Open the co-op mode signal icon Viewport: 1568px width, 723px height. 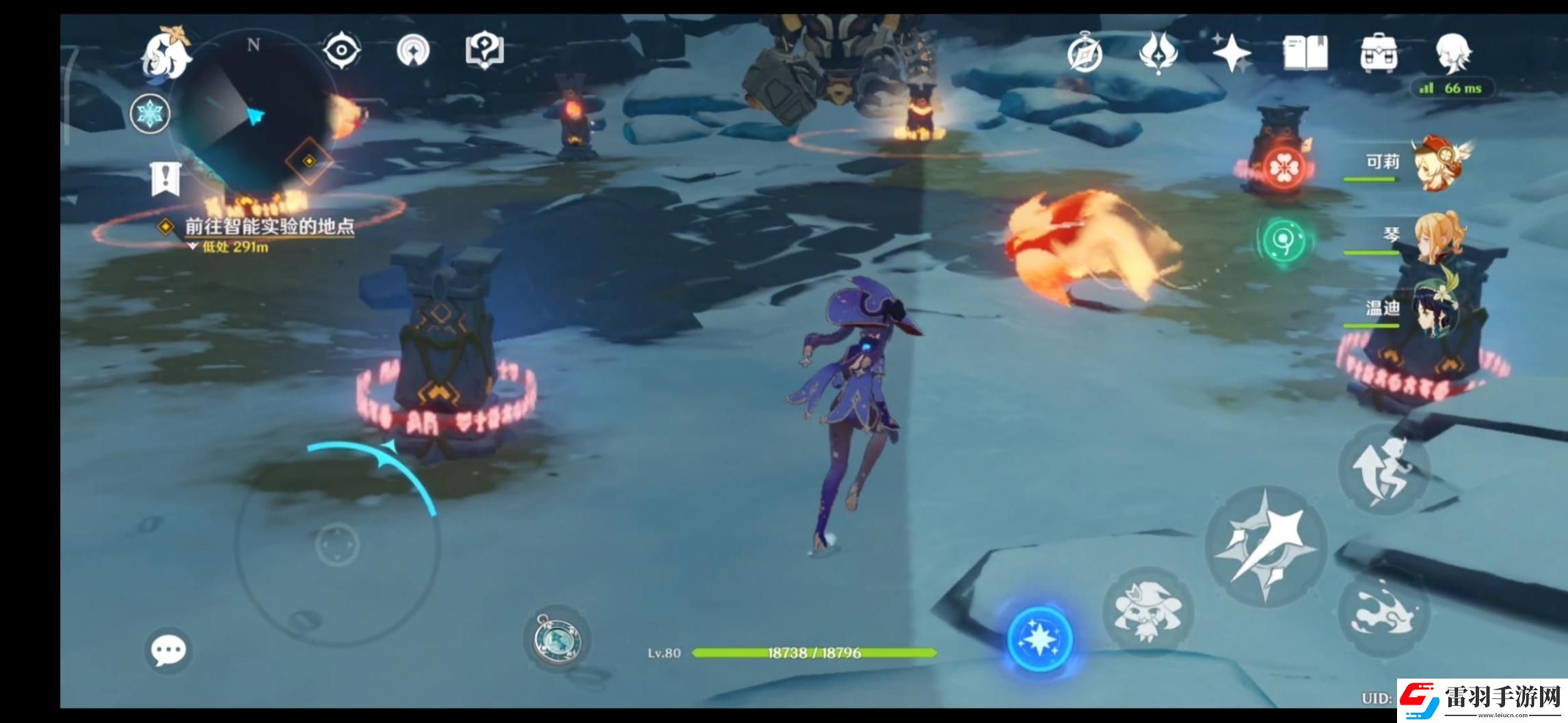click(x=413, y=50)
